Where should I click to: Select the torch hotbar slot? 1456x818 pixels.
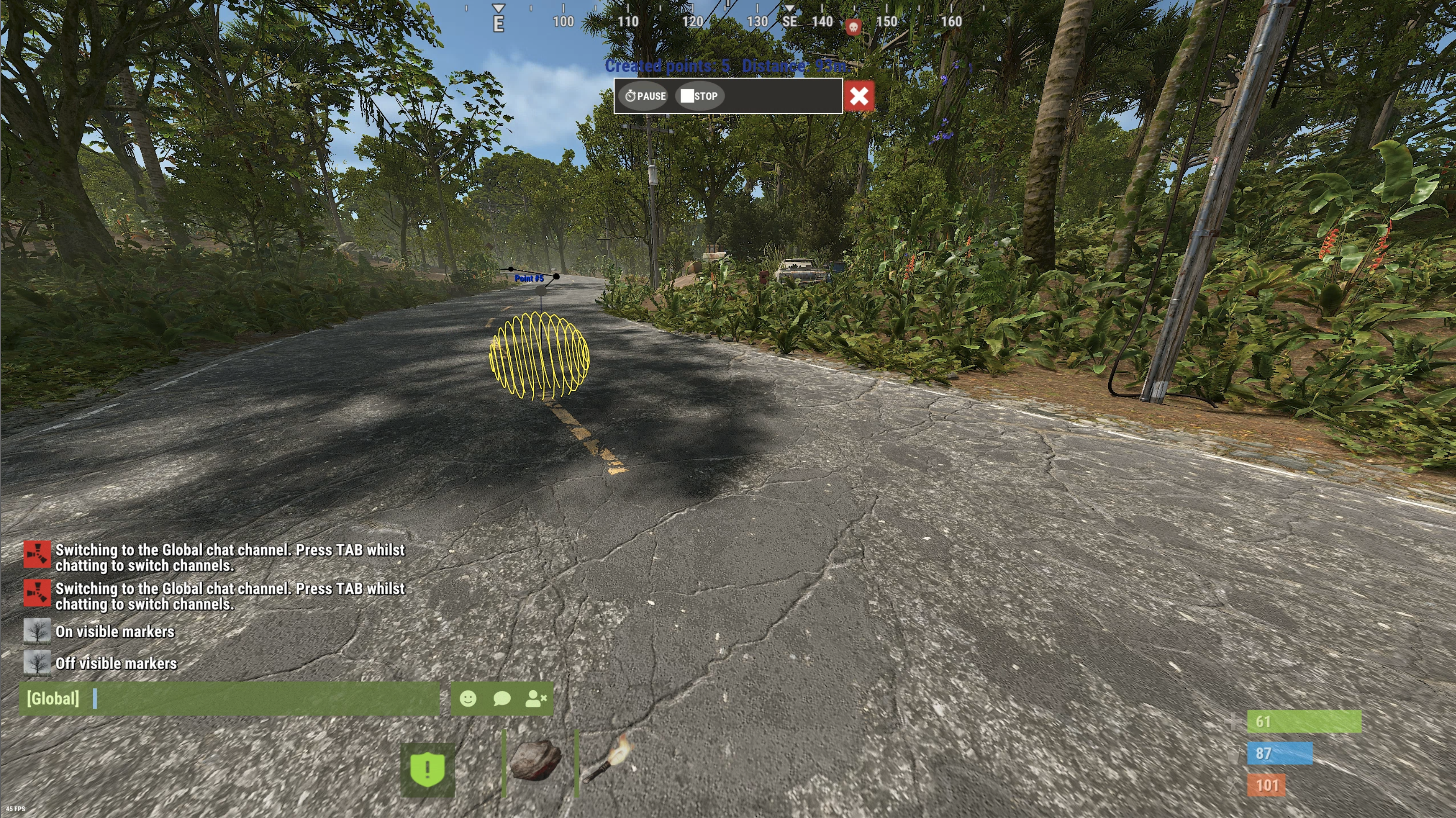pyautogui.click(x=608, y=761)
